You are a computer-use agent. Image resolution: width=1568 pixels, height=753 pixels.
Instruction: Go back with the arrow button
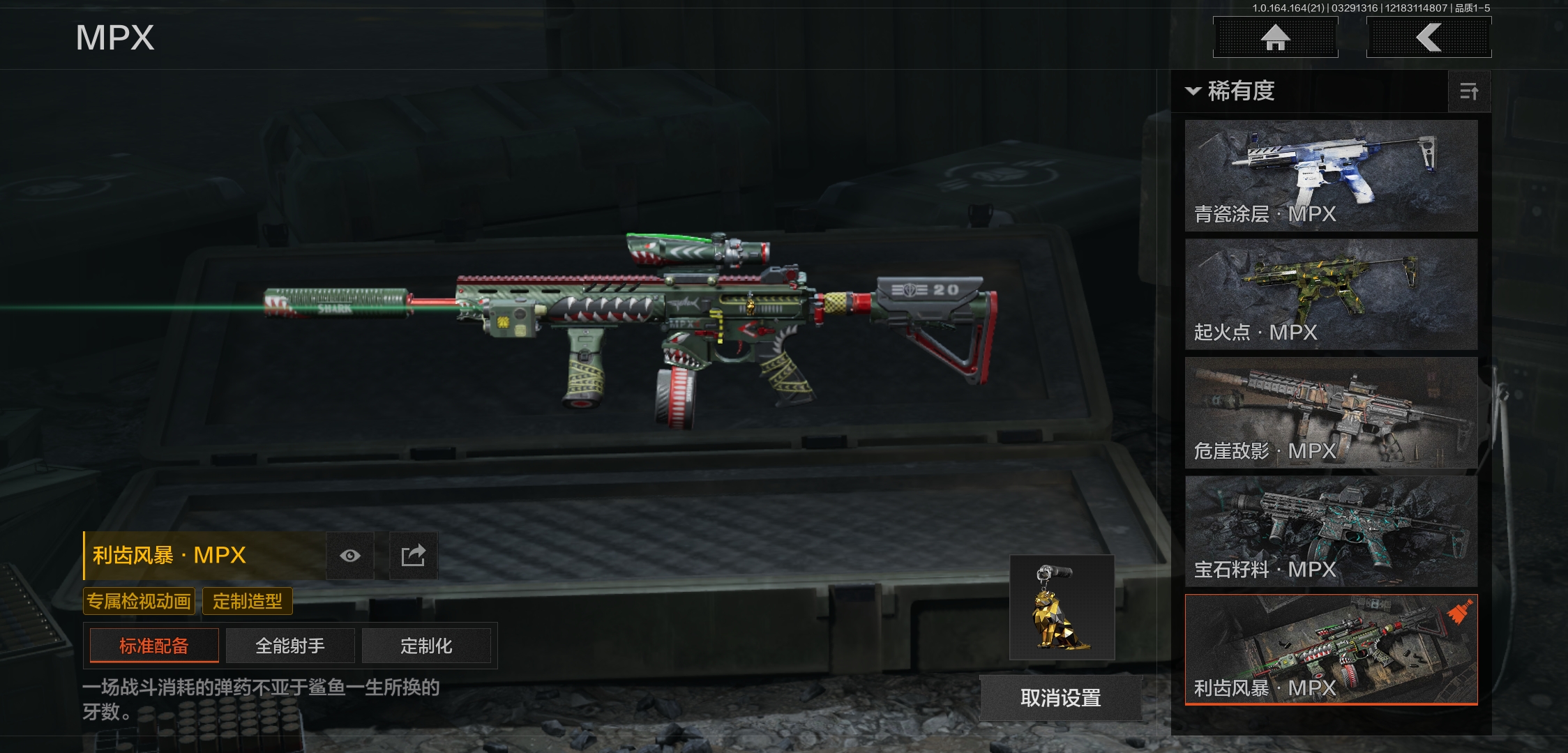click(x=1428, y=38)
